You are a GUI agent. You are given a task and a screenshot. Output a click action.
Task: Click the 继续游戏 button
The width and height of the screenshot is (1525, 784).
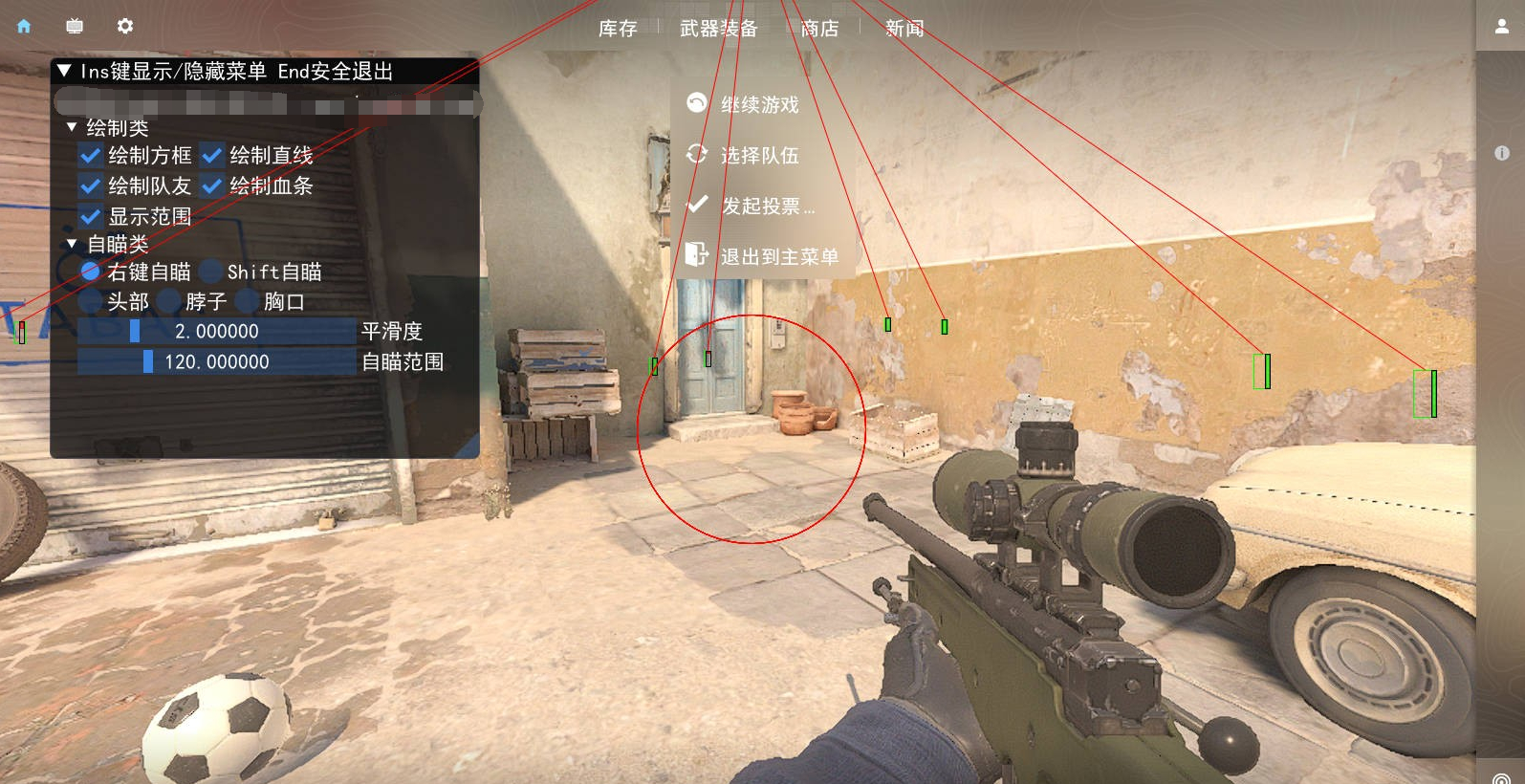pyautogui.click(x=760, y=104)
